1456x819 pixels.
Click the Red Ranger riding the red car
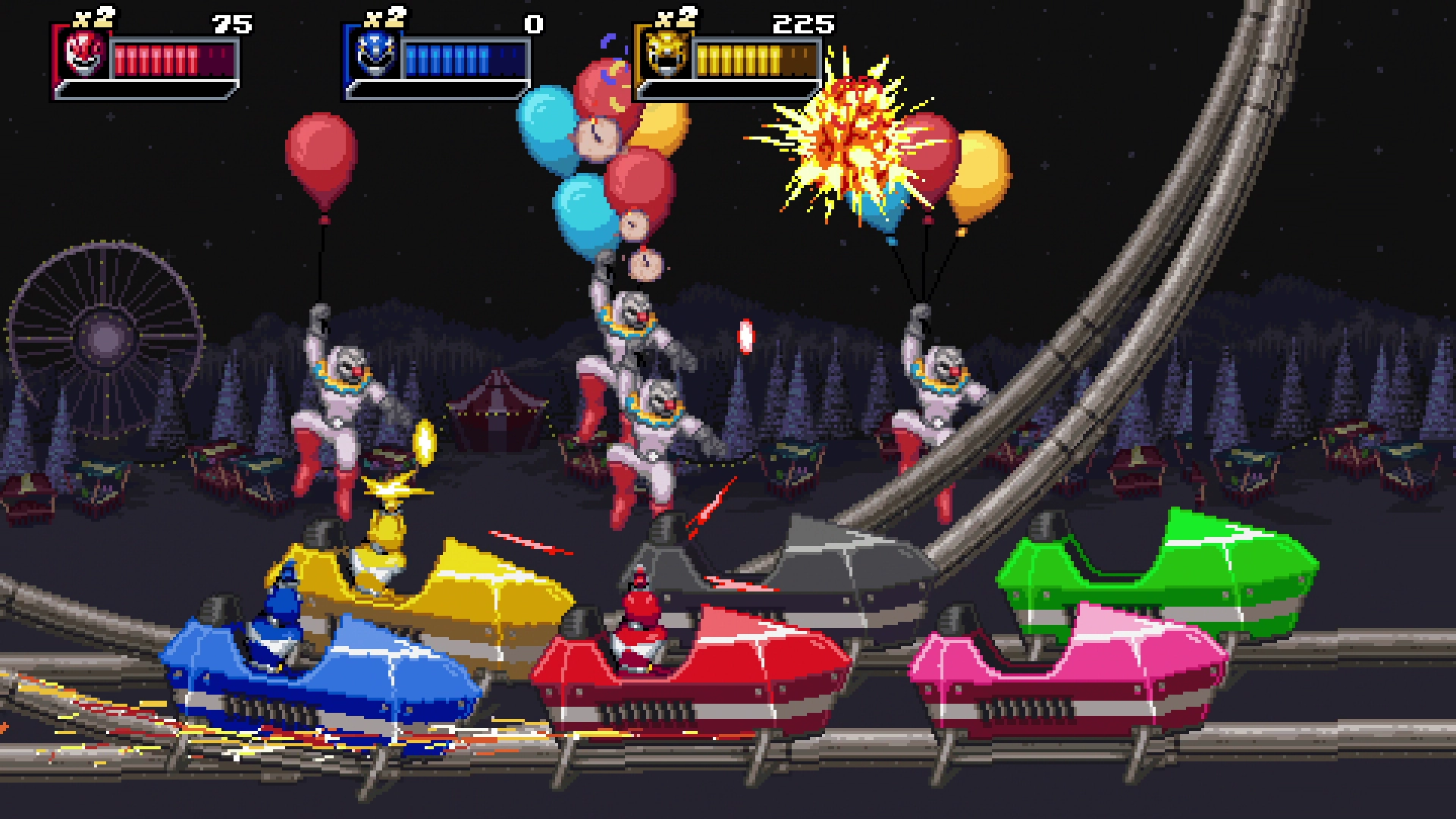point(641,629)
